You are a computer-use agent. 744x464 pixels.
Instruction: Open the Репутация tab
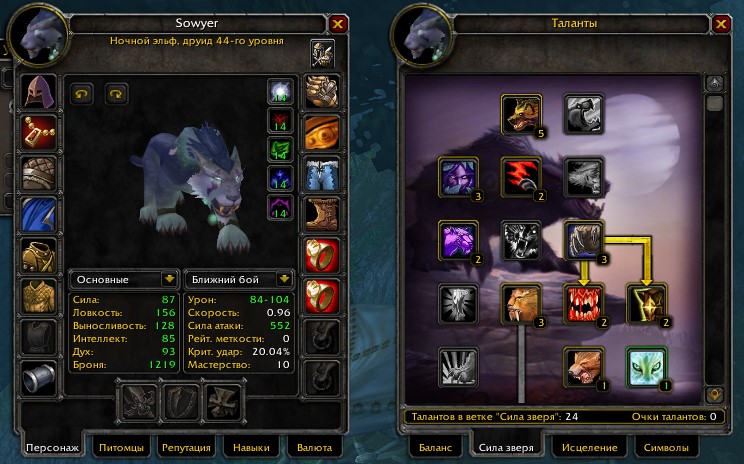pos(184,446)
